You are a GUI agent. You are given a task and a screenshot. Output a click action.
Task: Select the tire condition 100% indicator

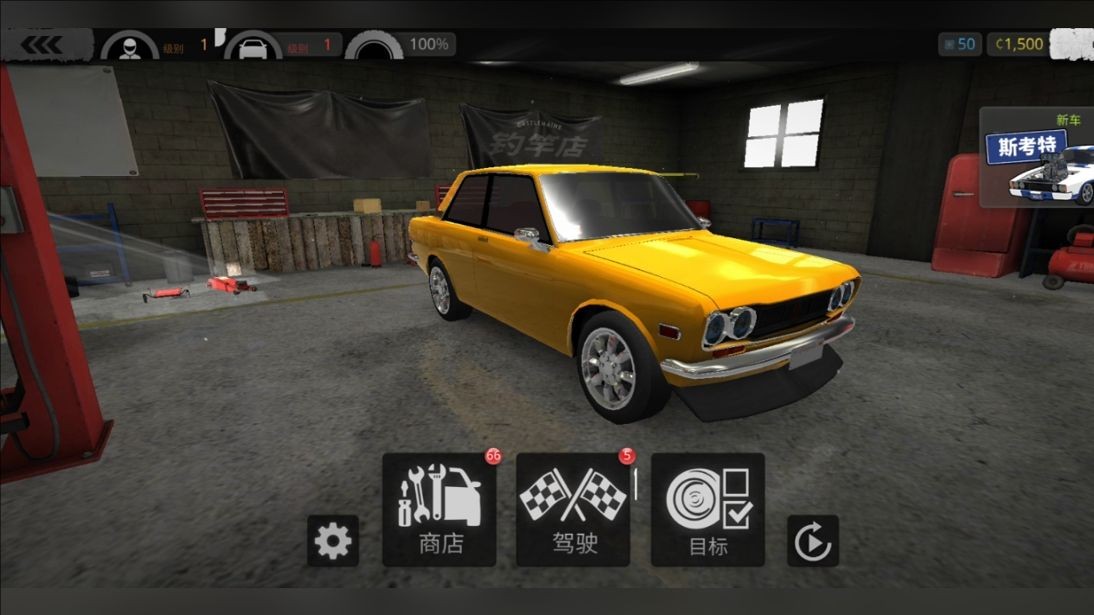pos(400,45)
